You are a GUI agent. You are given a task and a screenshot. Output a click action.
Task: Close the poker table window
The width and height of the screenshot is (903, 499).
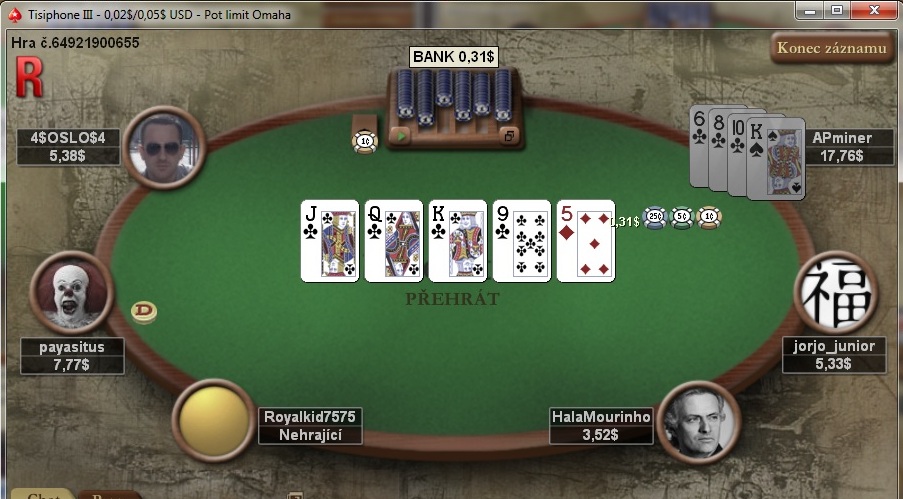tap(868, 10)
